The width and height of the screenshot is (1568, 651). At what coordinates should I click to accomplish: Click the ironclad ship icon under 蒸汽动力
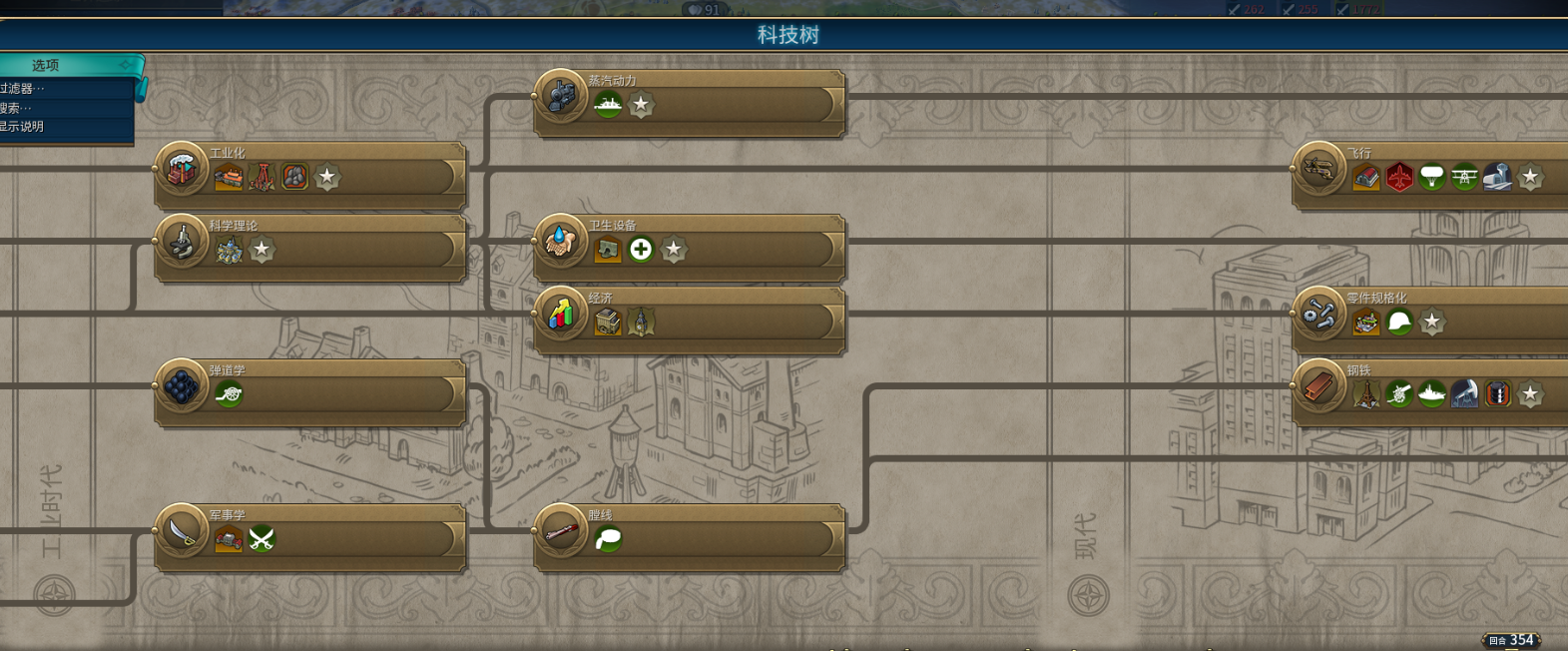click(x=608, y=105)
